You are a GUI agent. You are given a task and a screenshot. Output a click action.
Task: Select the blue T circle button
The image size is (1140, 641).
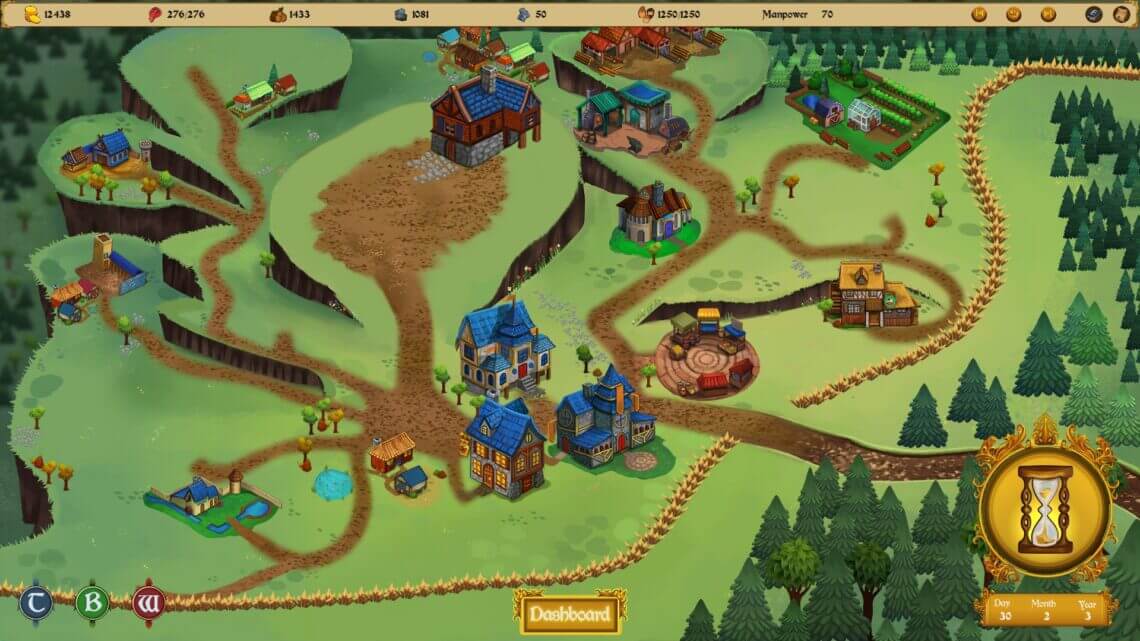click(34, 604)
